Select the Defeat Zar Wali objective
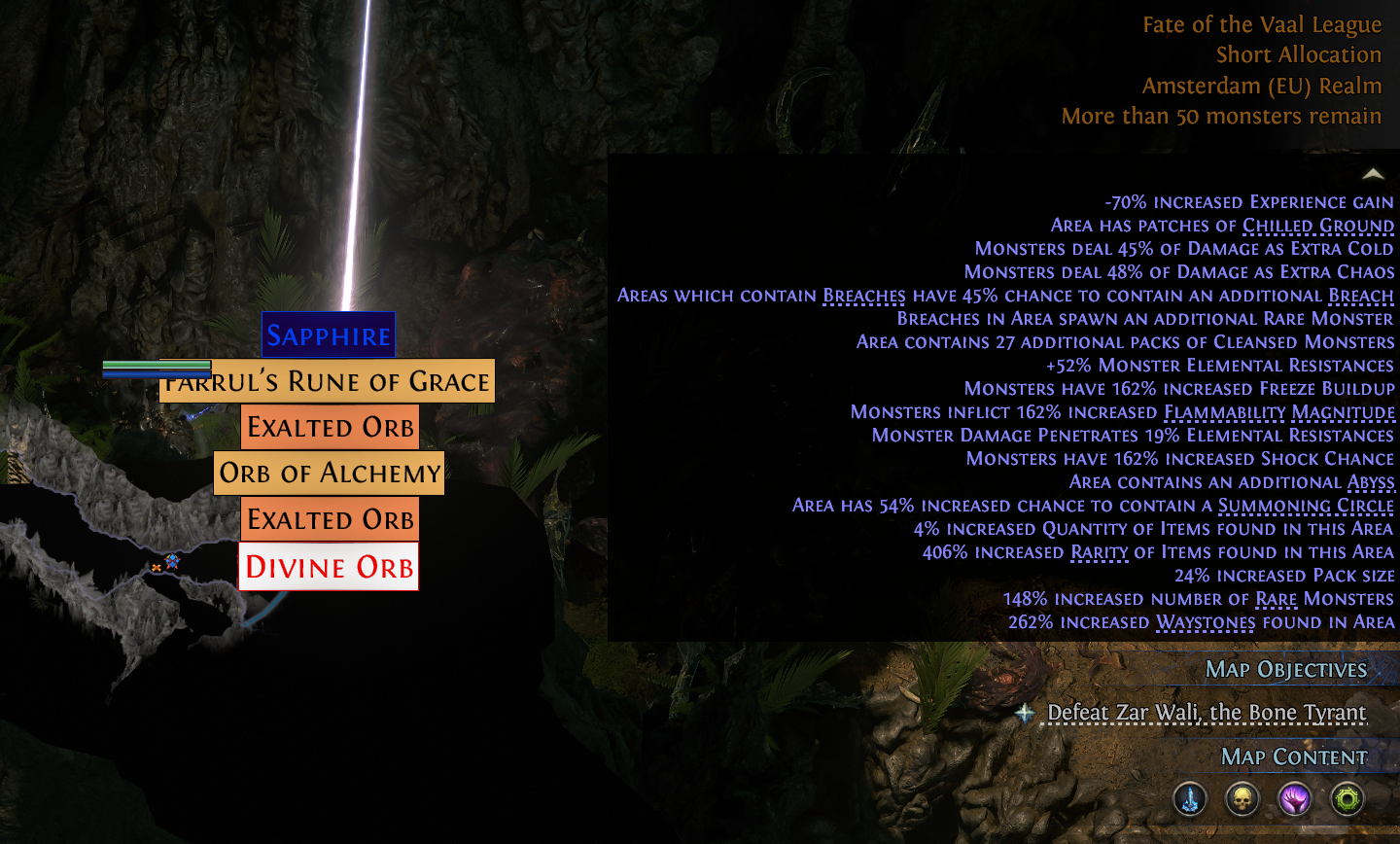1400x844 pixels. tap(1206, 713)
